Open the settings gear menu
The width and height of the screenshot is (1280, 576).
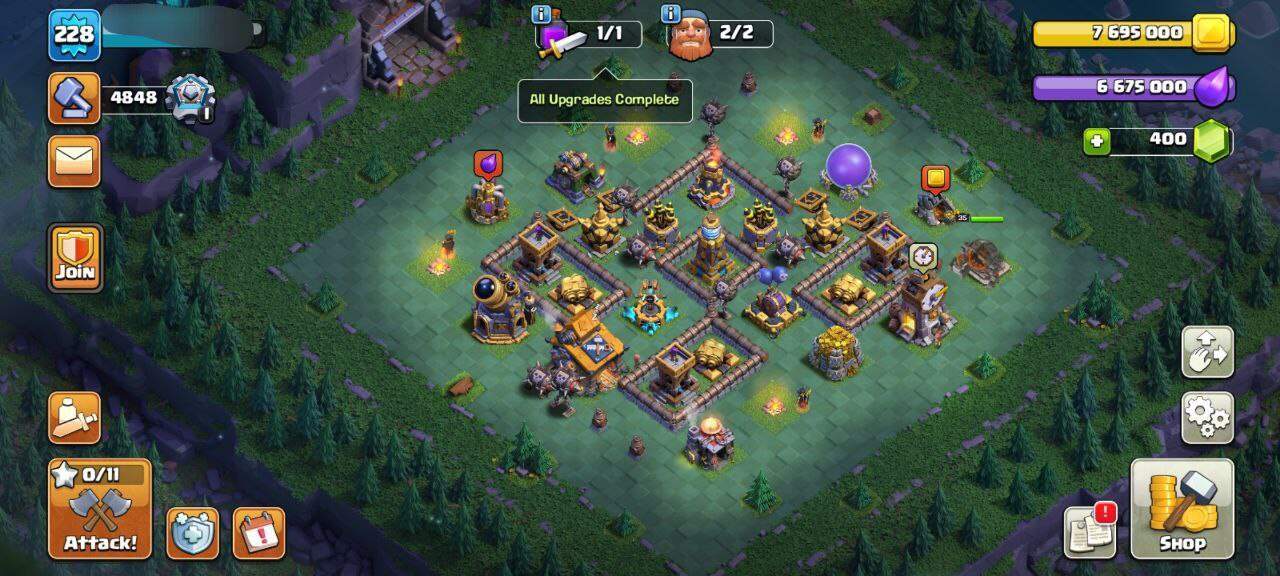tap(1207, 417)
